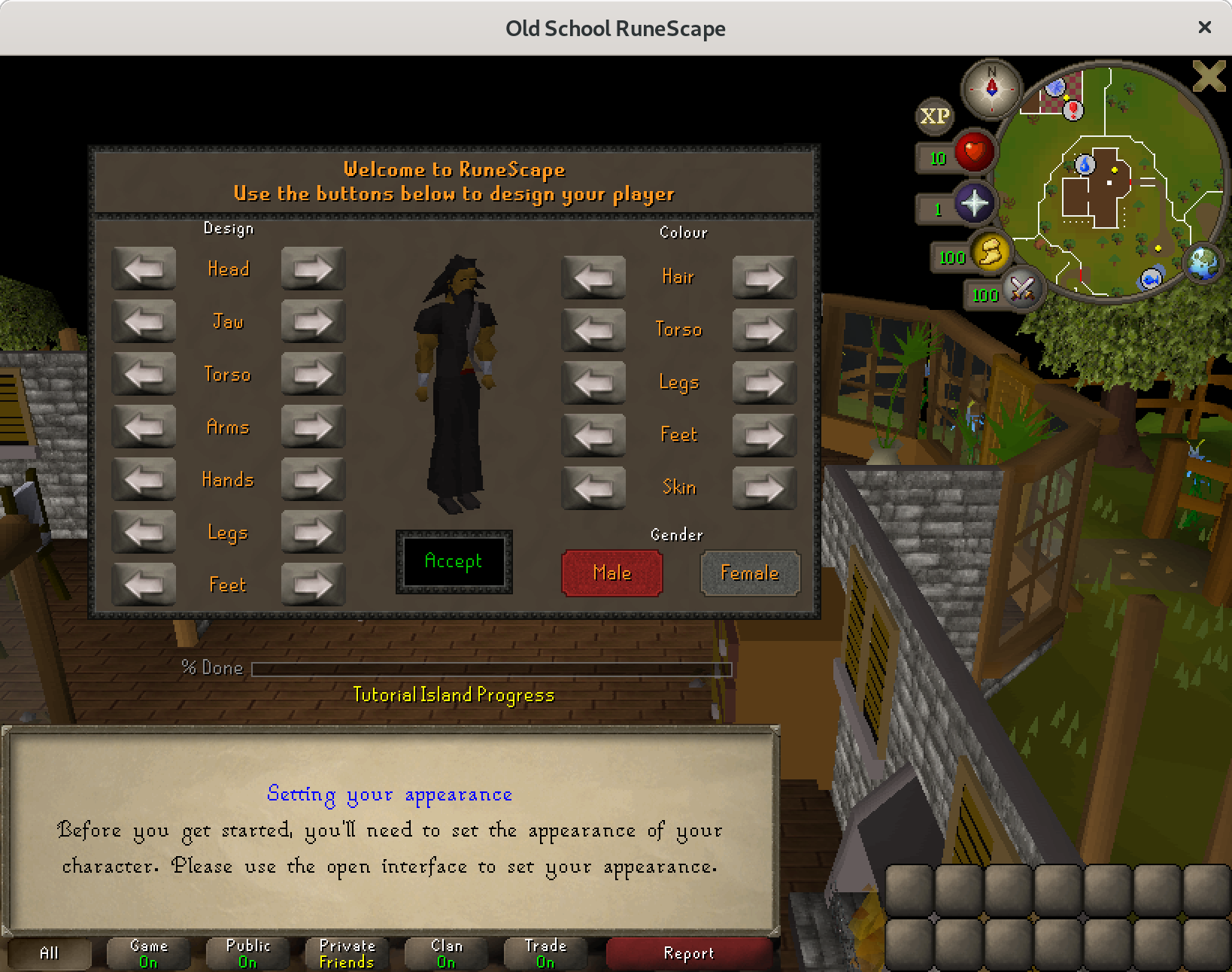
Task: Change to the next Hair colour
Action: [763, 277]
